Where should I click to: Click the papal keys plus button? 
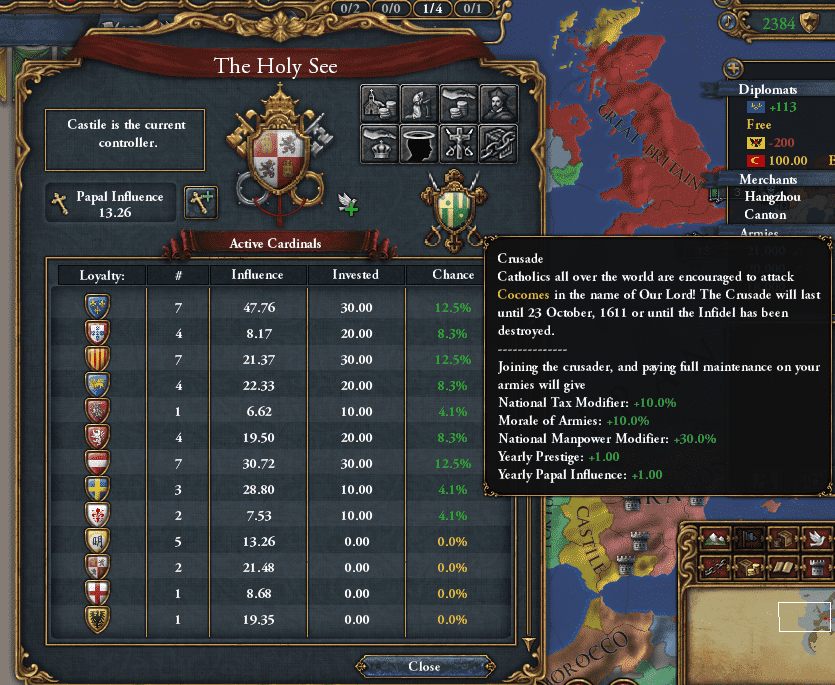202,203
